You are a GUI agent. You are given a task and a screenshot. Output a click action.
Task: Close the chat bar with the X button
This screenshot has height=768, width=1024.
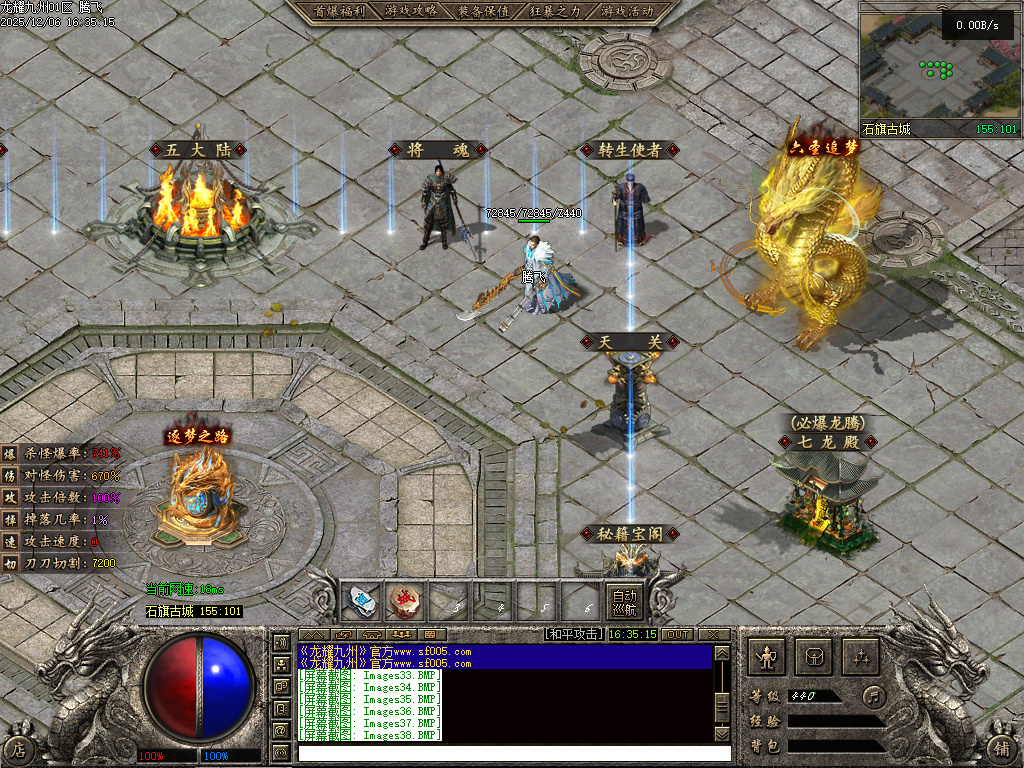(713, 634)
